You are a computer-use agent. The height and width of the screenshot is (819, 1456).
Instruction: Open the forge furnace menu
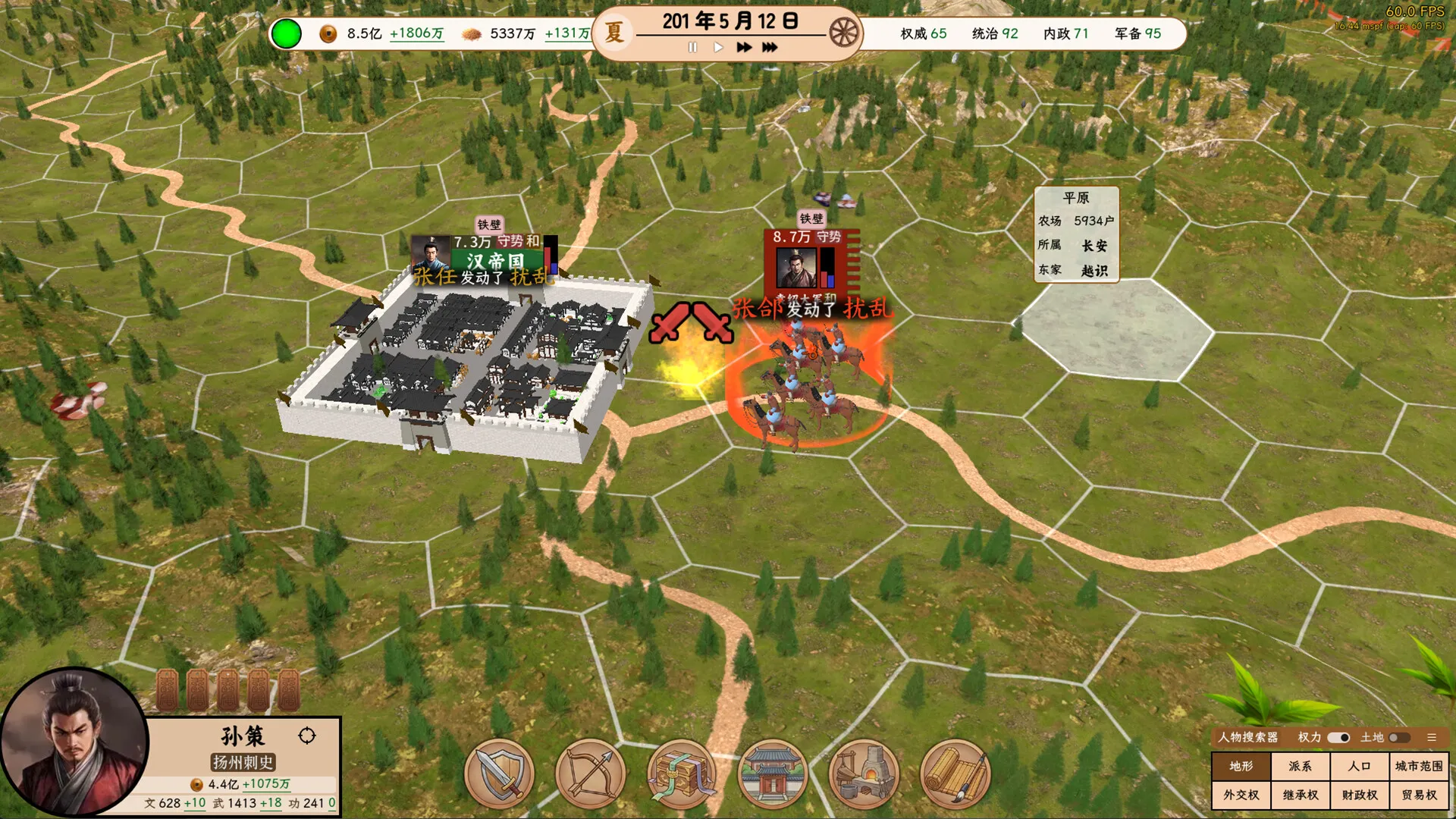point(864,774)
